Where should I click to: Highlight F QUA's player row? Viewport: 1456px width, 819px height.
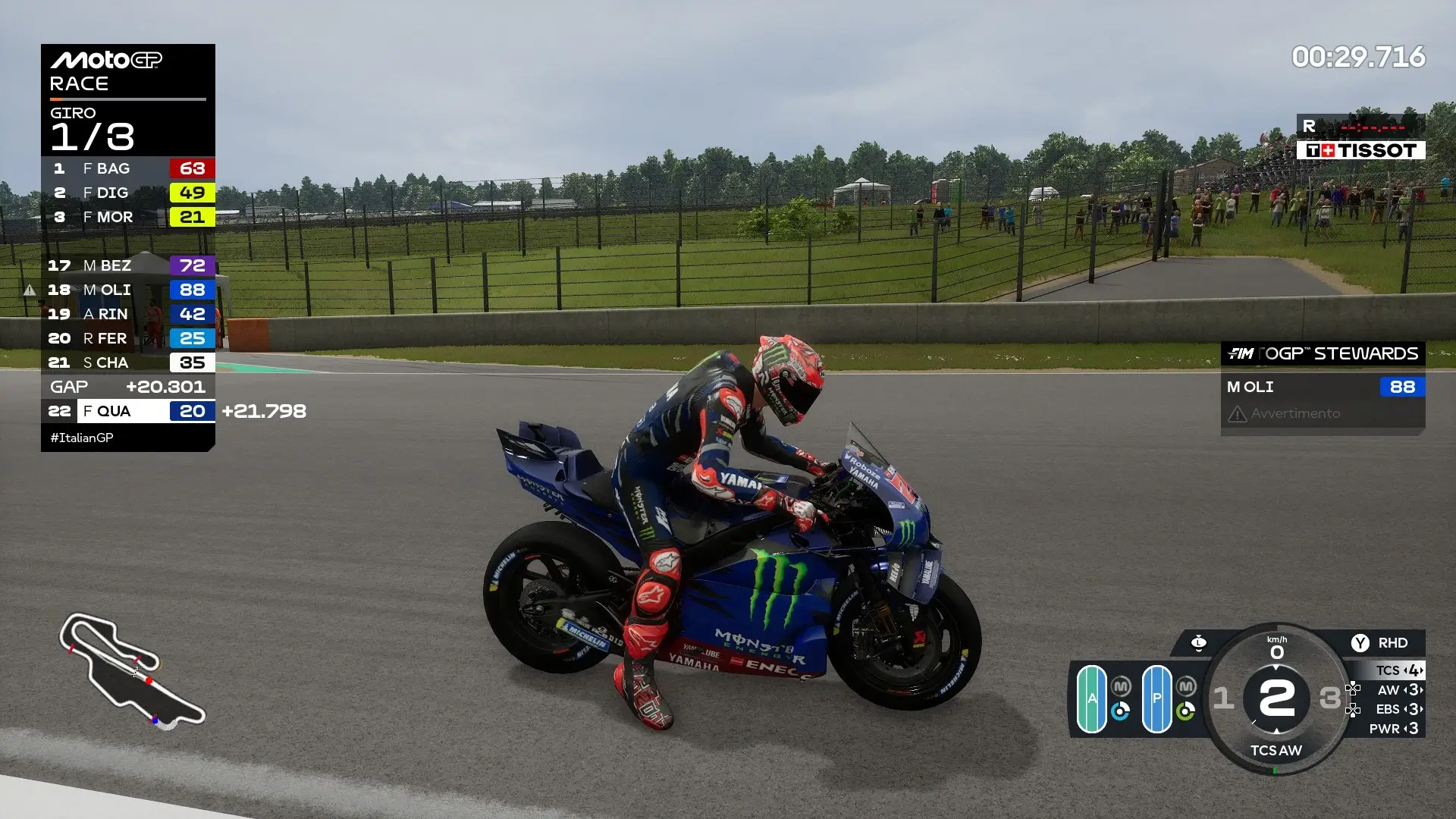128,411
